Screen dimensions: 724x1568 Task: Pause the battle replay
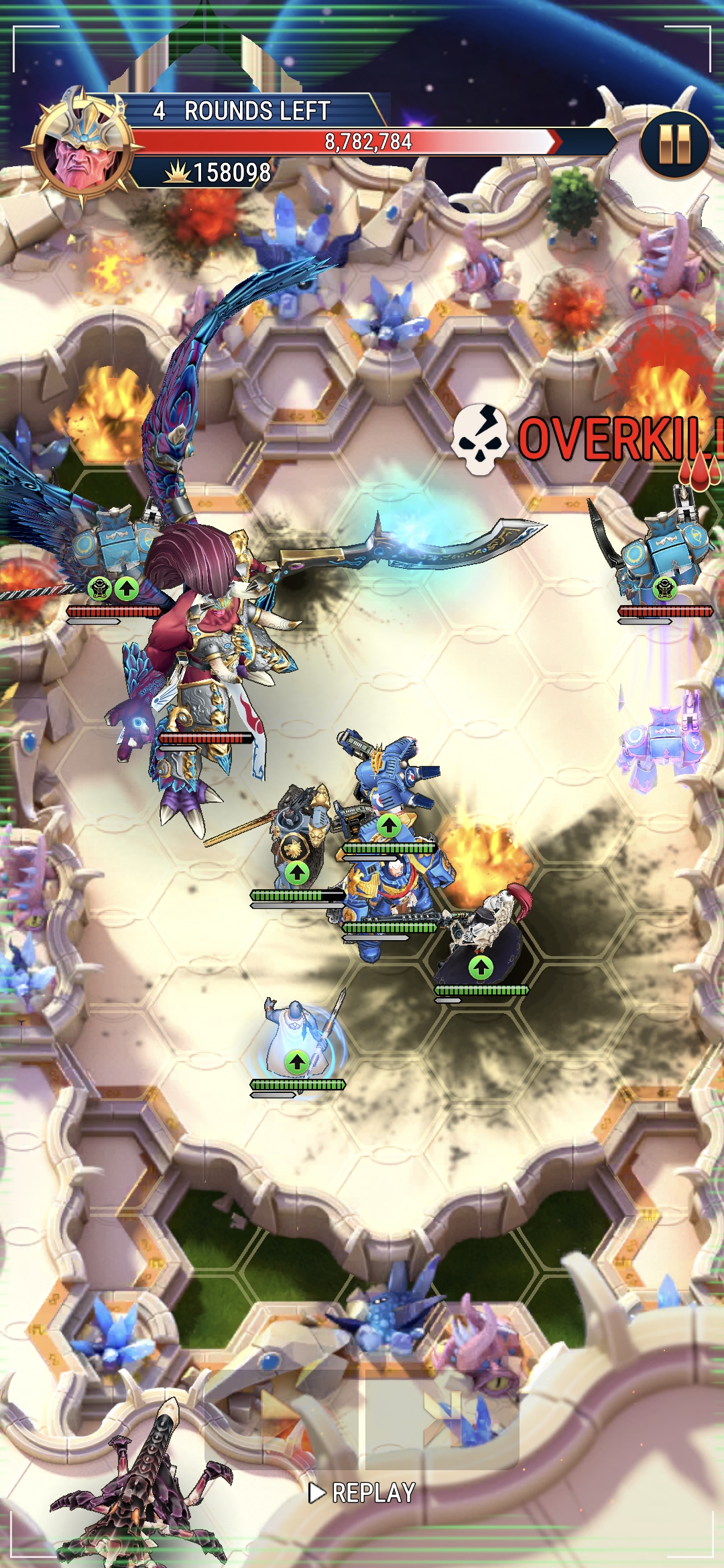(674, 145)
